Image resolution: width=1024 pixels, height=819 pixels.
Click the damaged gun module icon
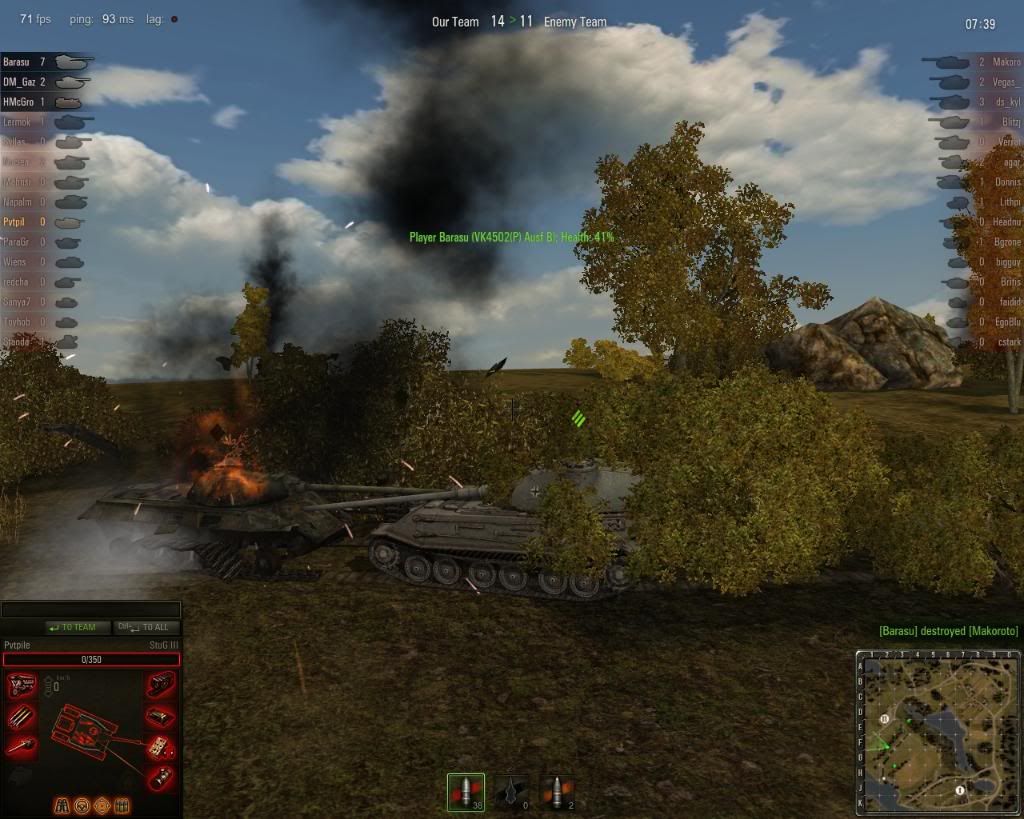point(22,746)
